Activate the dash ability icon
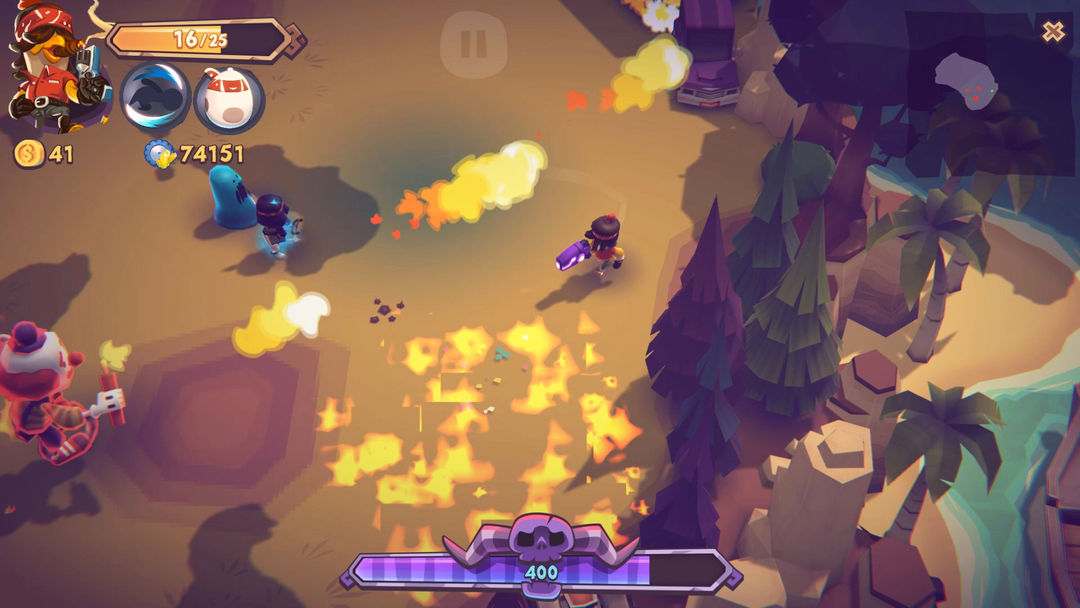 156,97
